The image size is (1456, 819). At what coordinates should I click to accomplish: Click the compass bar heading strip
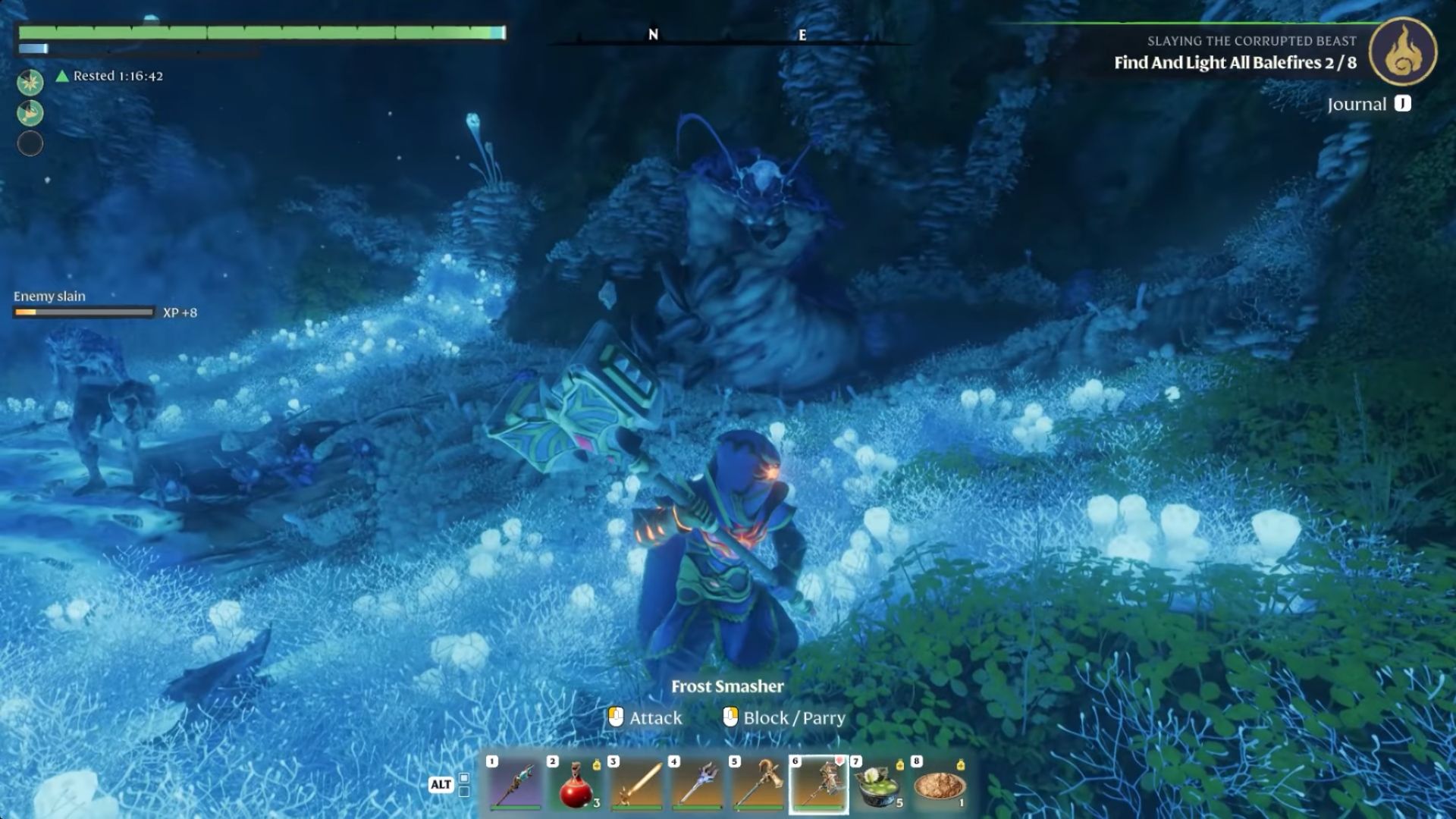728,36
